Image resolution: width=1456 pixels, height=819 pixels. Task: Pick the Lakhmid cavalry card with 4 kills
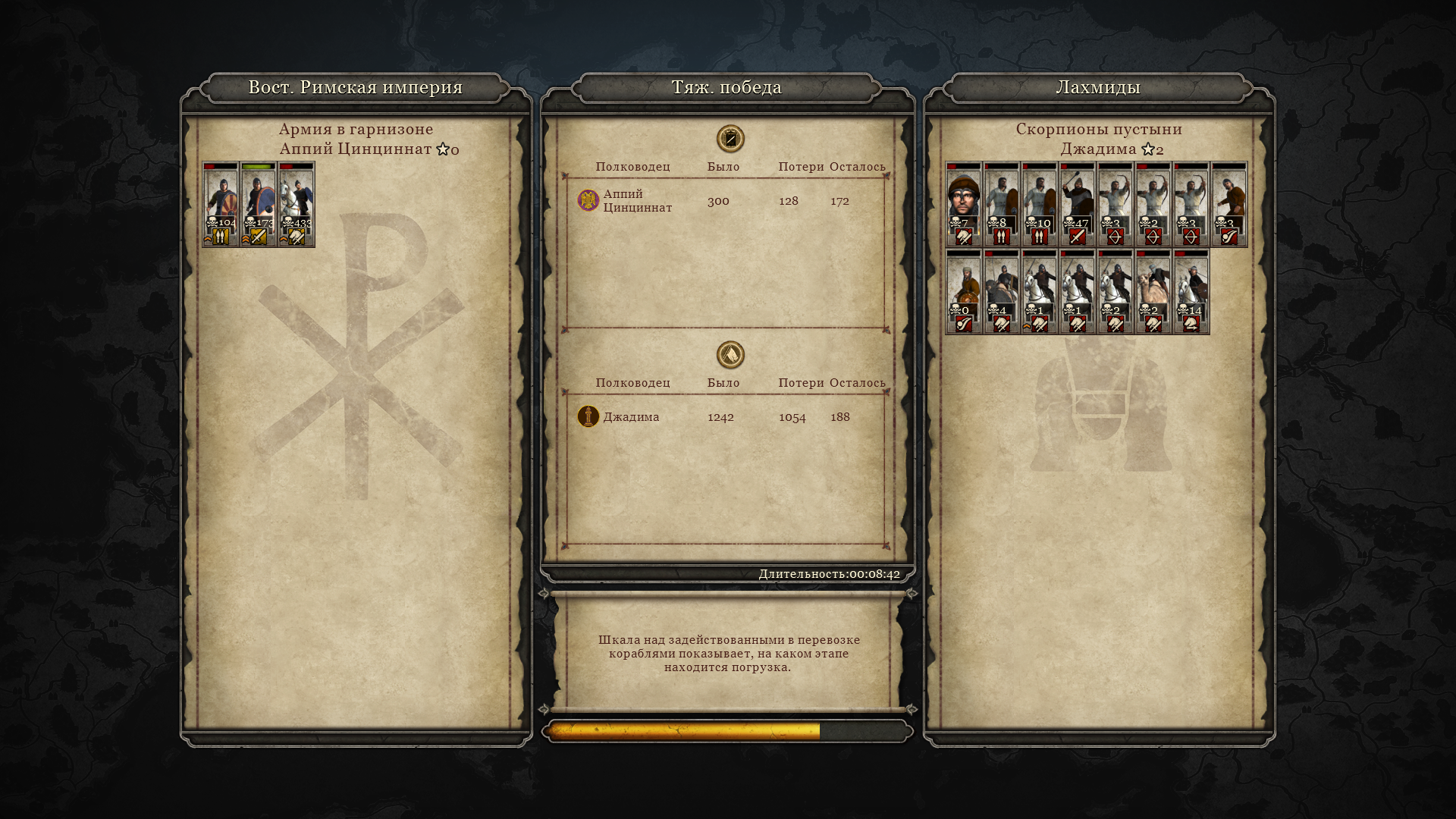pos(1002,292)
